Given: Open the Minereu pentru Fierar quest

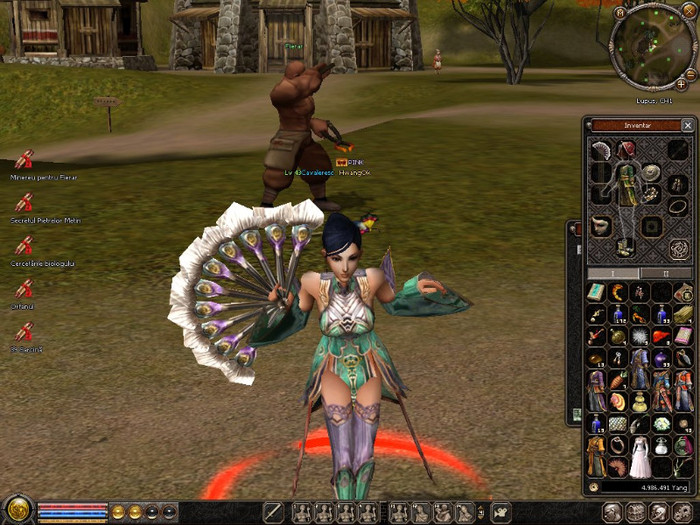Looking at the screenshot, I should pyautogui.click(x=23, y=160).
